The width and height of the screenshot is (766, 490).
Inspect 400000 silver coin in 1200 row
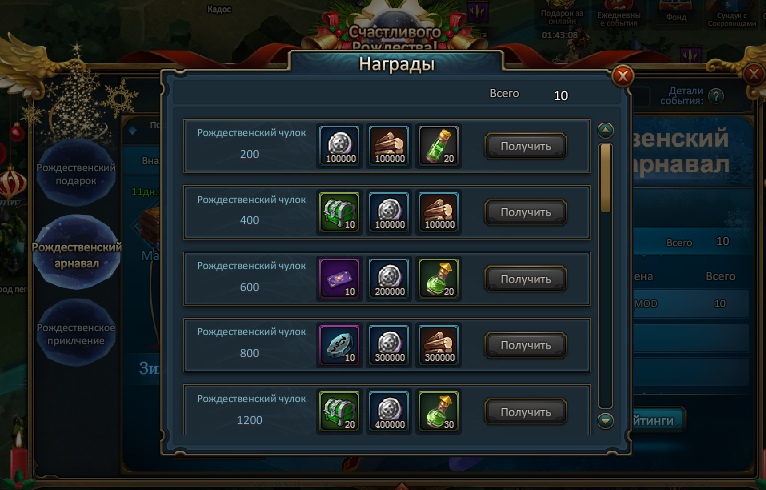[388, 410]
